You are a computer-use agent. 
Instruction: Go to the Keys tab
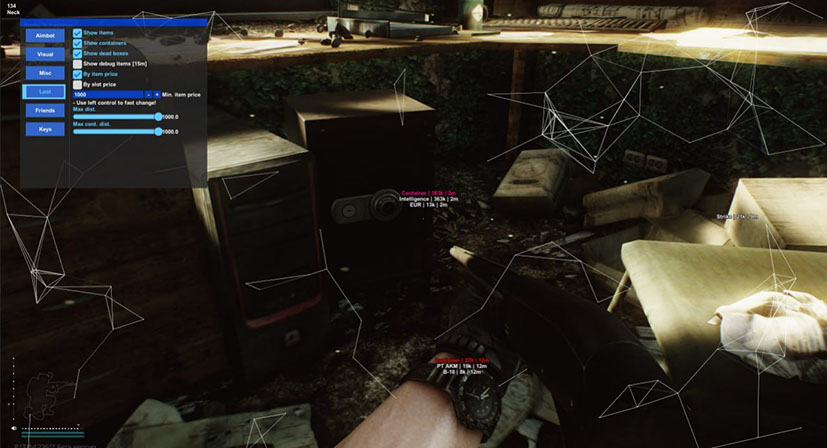[x=44, y=129]
